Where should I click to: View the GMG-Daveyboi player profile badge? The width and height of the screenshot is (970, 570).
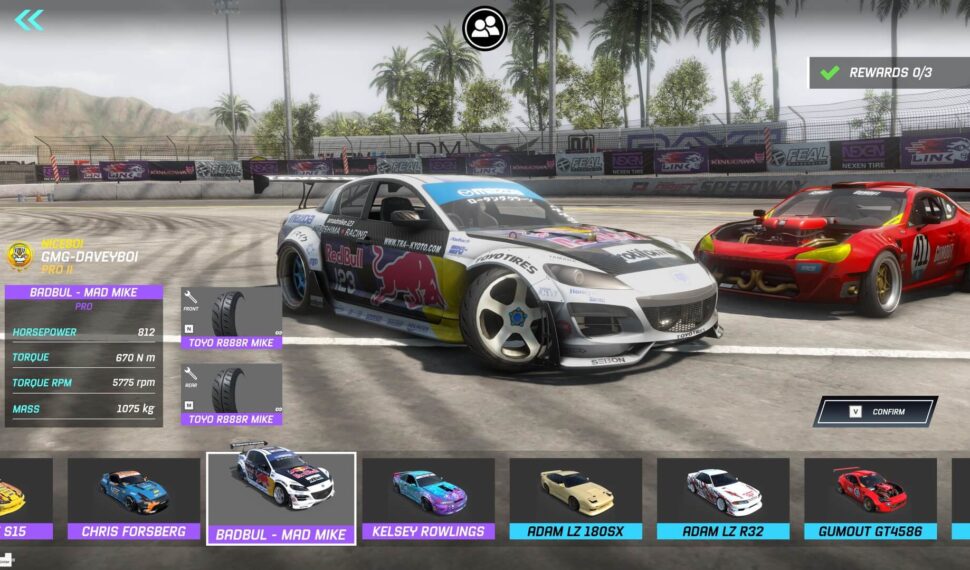click(20, 256)
